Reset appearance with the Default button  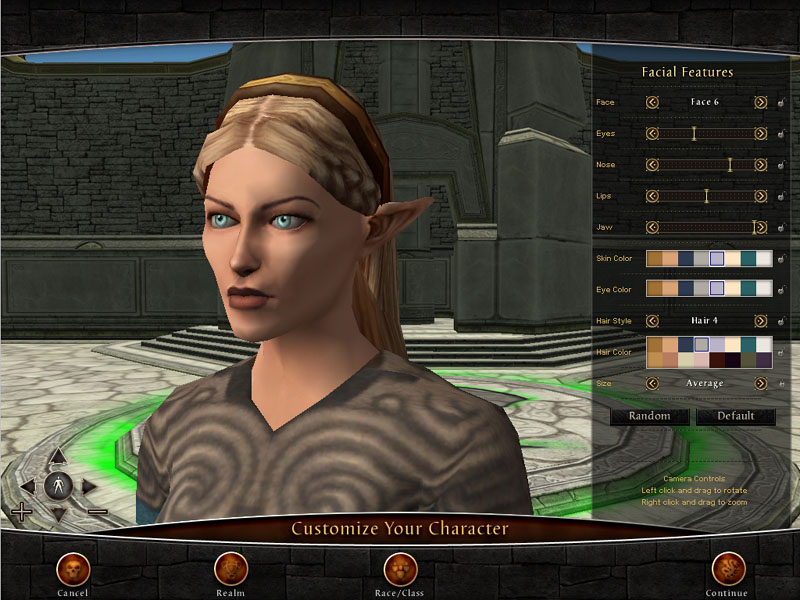(735, 416)
